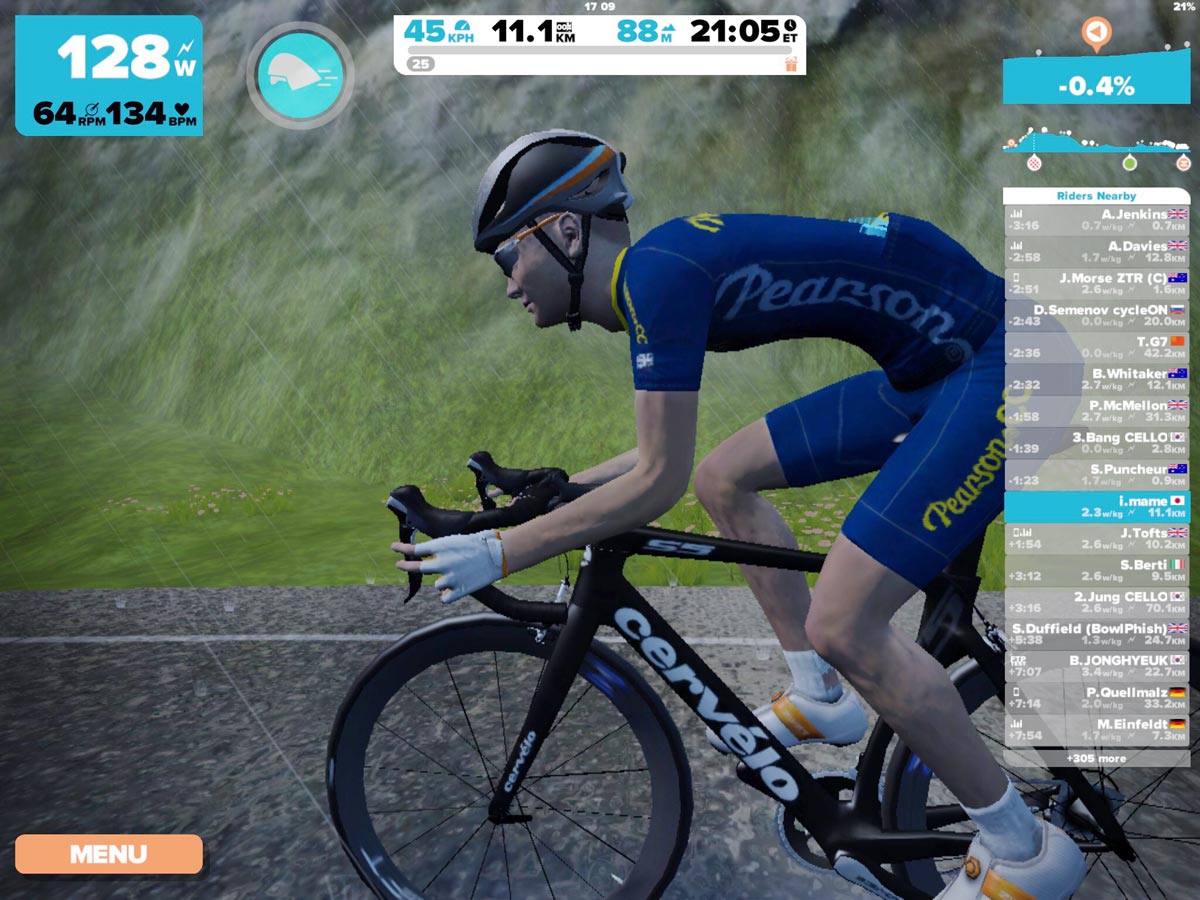Select B.JONGHYEUK from nearby riders

pyautogui.click(x=1096, y=666)
